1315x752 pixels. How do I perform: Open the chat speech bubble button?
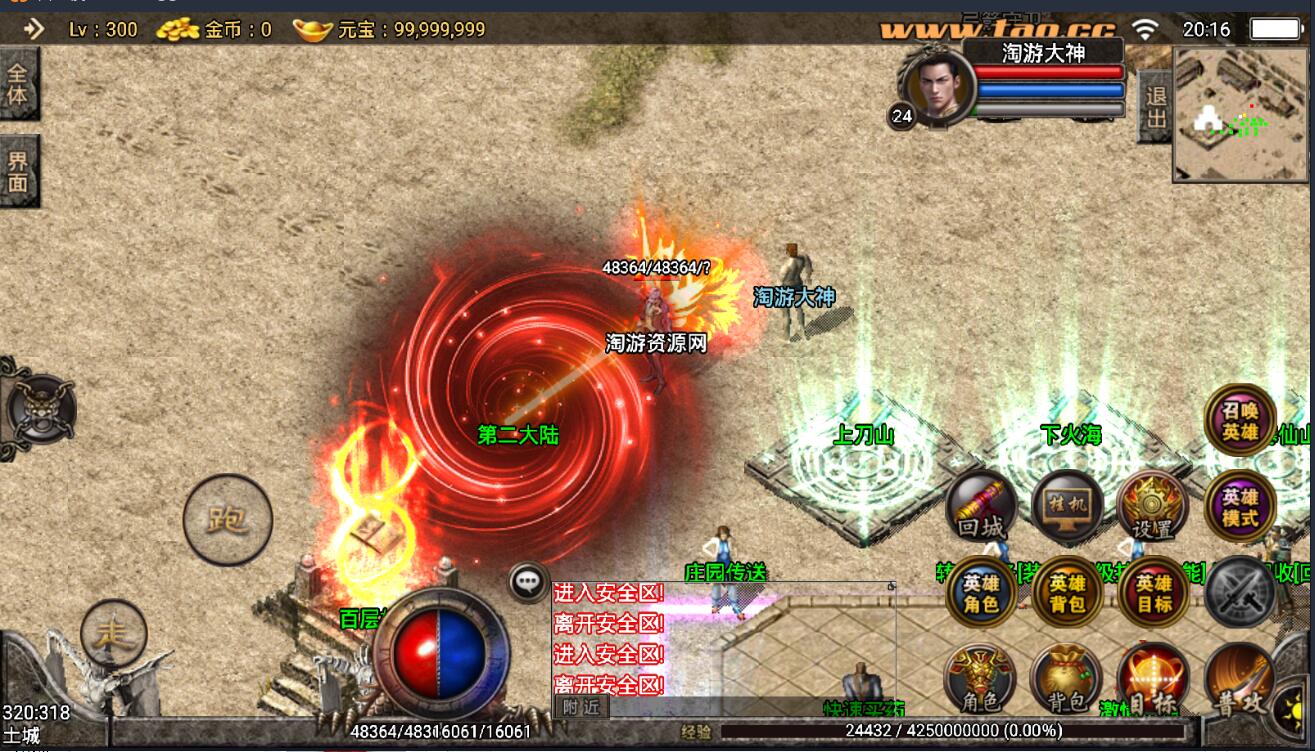[x=528, y=581]
